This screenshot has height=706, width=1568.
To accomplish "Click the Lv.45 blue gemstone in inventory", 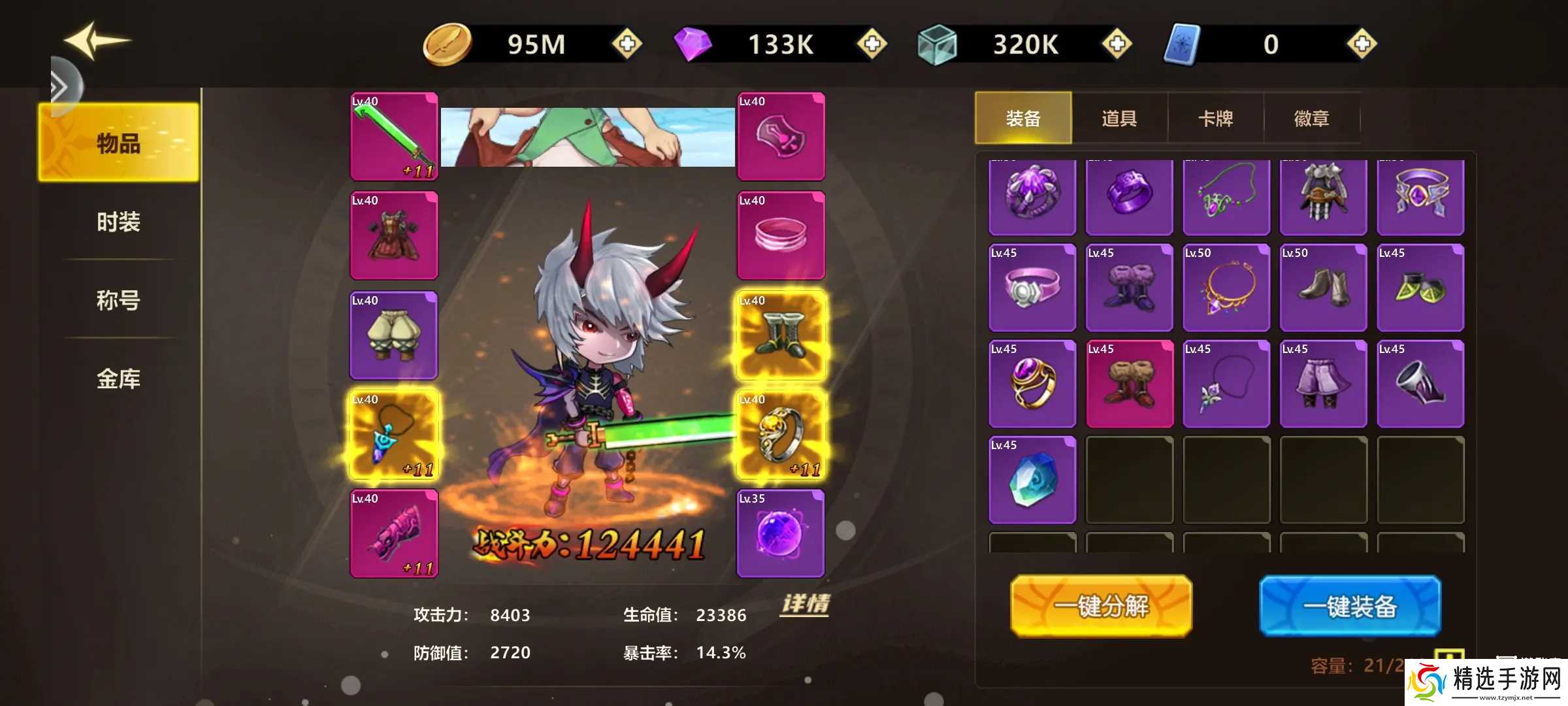I will pyautogui.click(x=1032, y=479).
